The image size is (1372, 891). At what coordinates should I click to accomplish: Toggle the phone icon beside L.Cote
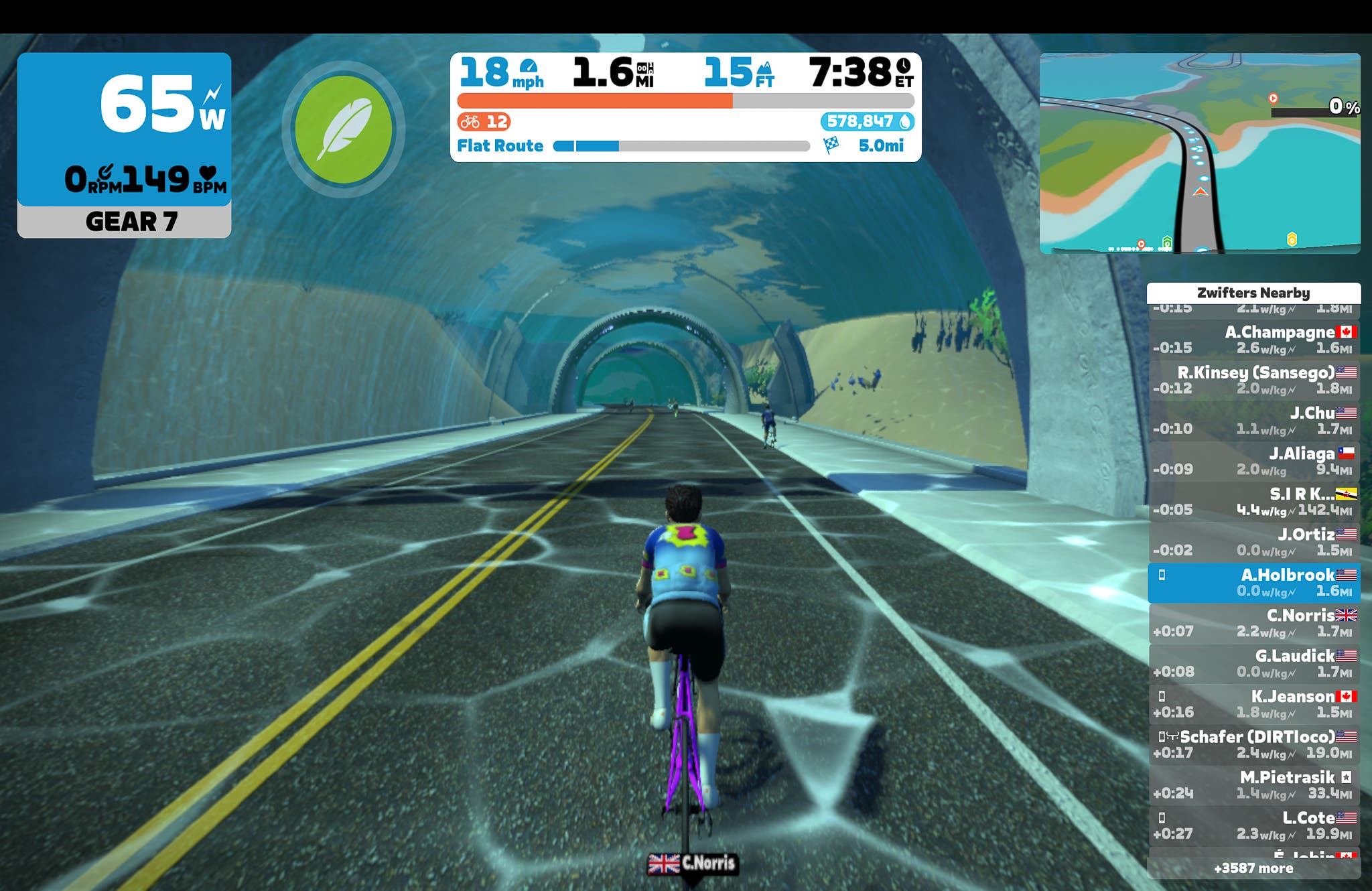1162,817
